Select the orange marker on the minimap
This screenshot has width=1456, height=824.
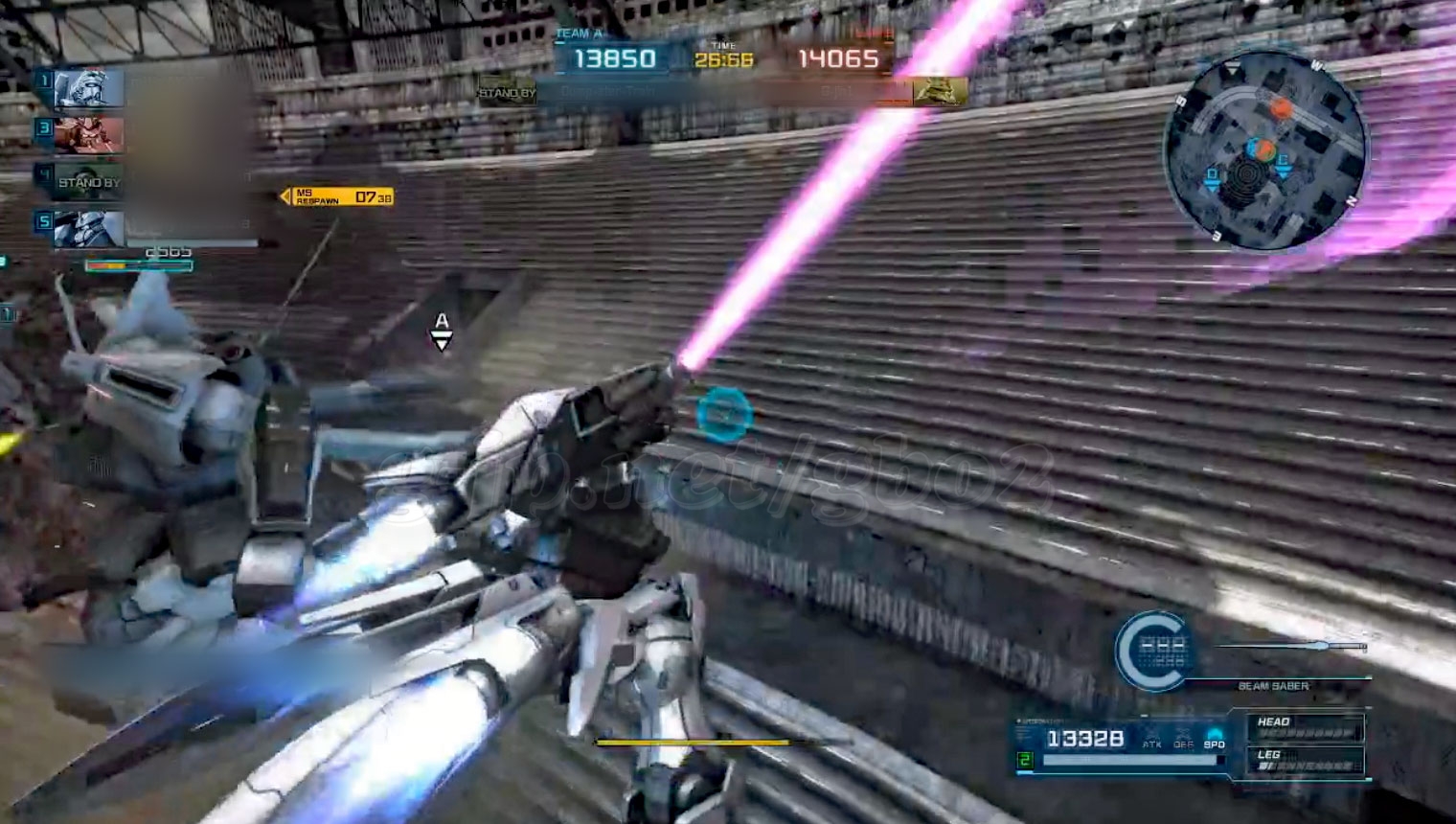[1281, 109]
